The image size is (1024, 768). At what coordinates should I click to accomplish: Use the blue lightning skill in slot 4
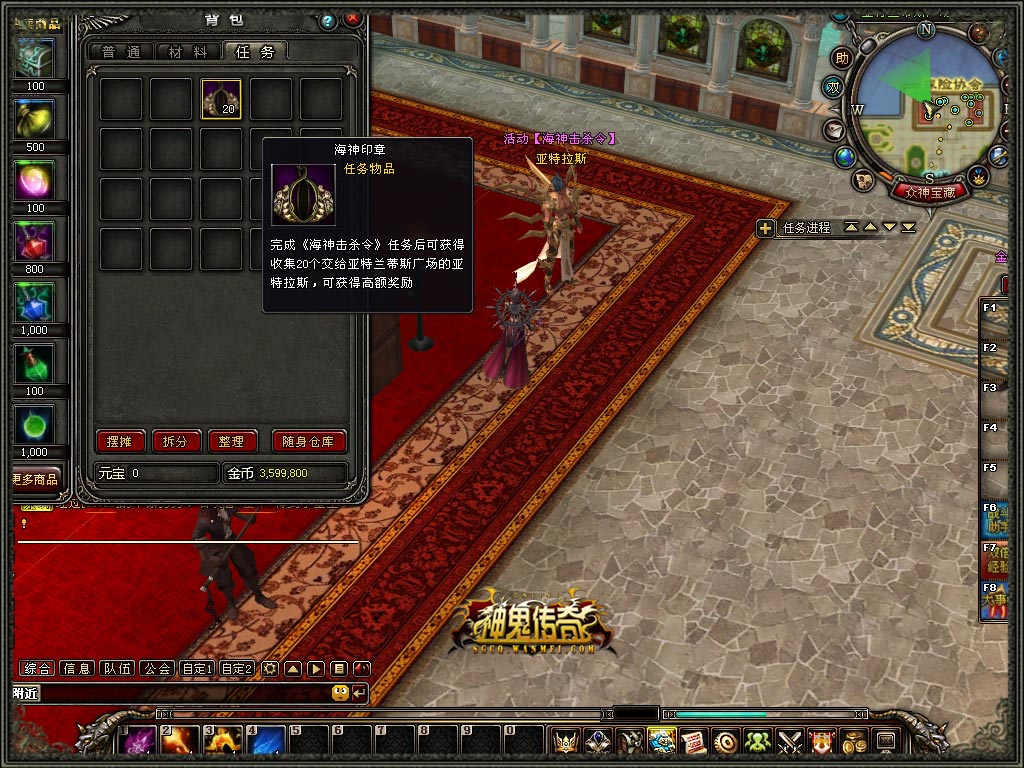click(x=266, y=741)
